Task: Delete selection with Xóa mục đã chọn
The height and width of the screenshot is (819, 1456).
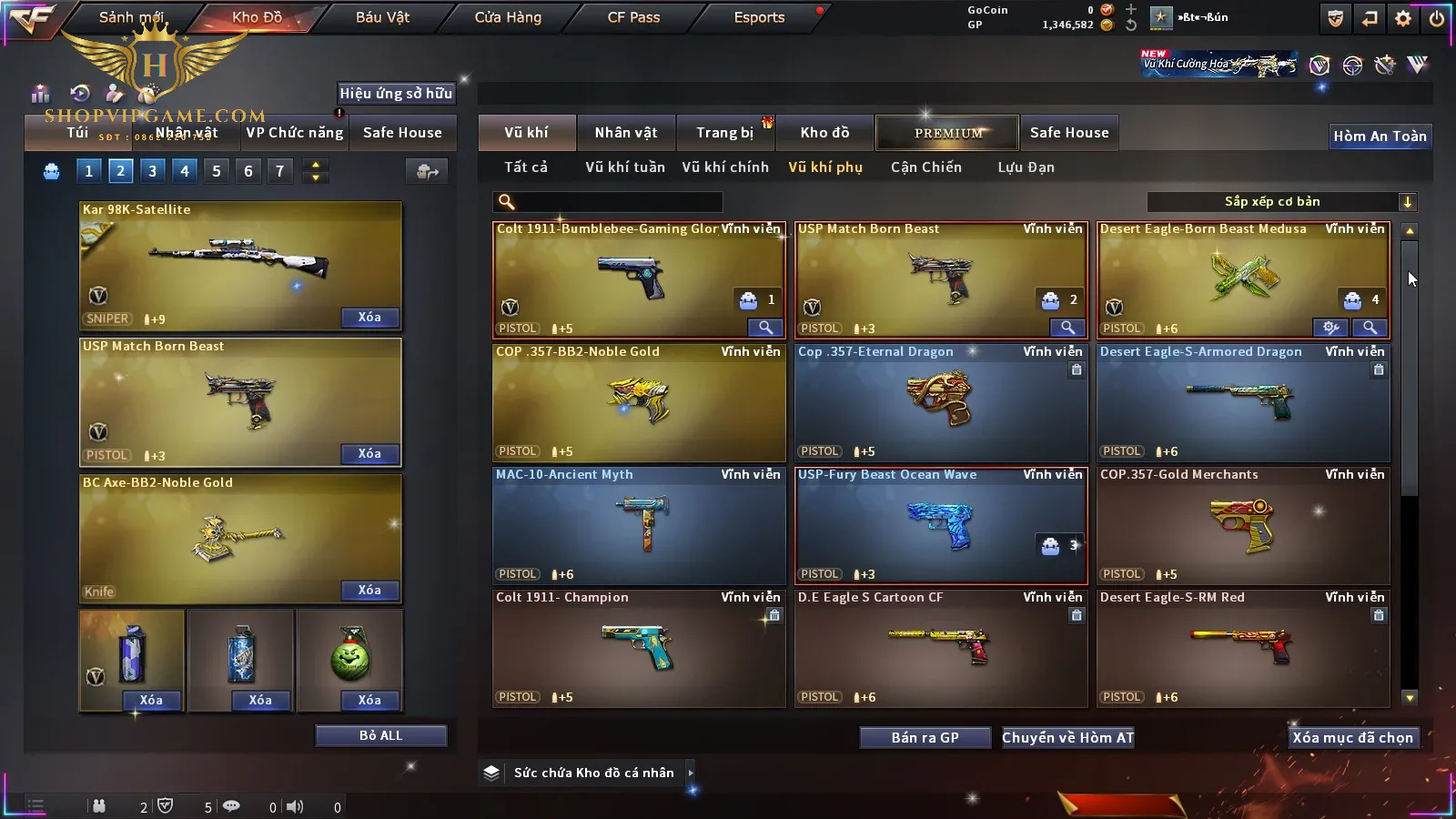Action: pos(1352,738)
